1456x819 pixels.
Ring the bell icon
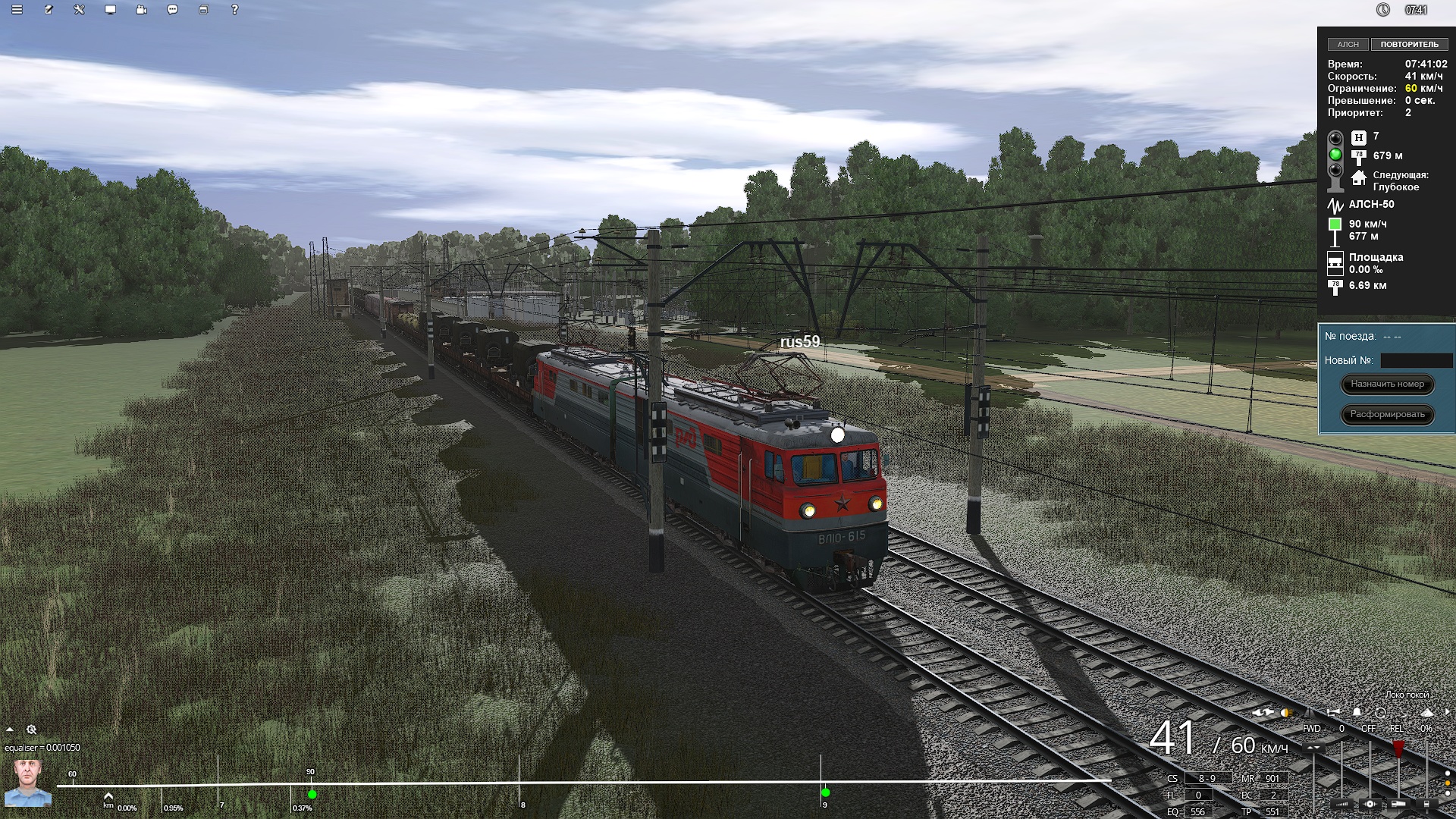point(1357,713)
